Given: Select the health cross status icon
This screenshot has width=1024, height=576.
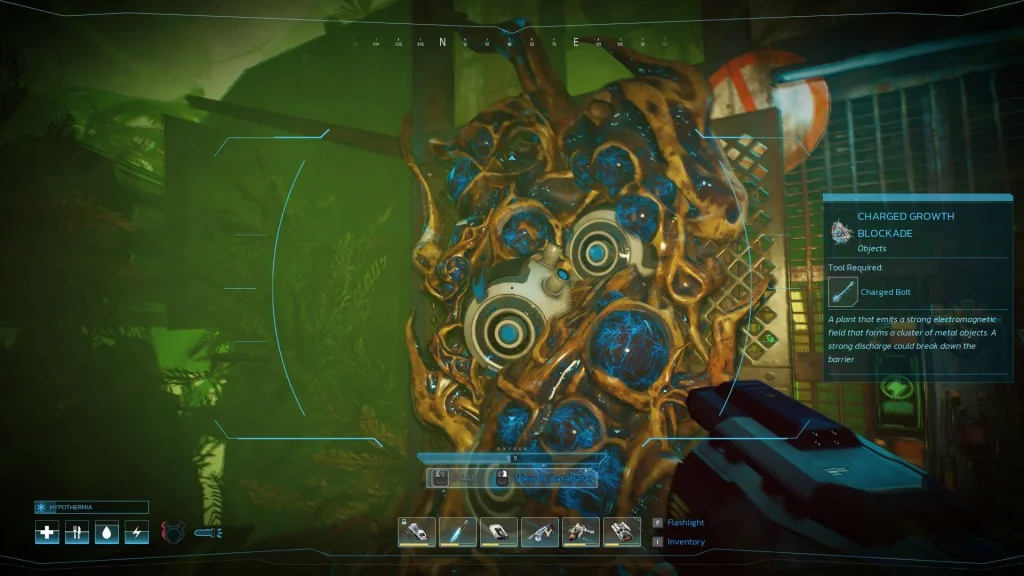Looking at the screenshot, I should pyautogui.click(x=47, y=532).
